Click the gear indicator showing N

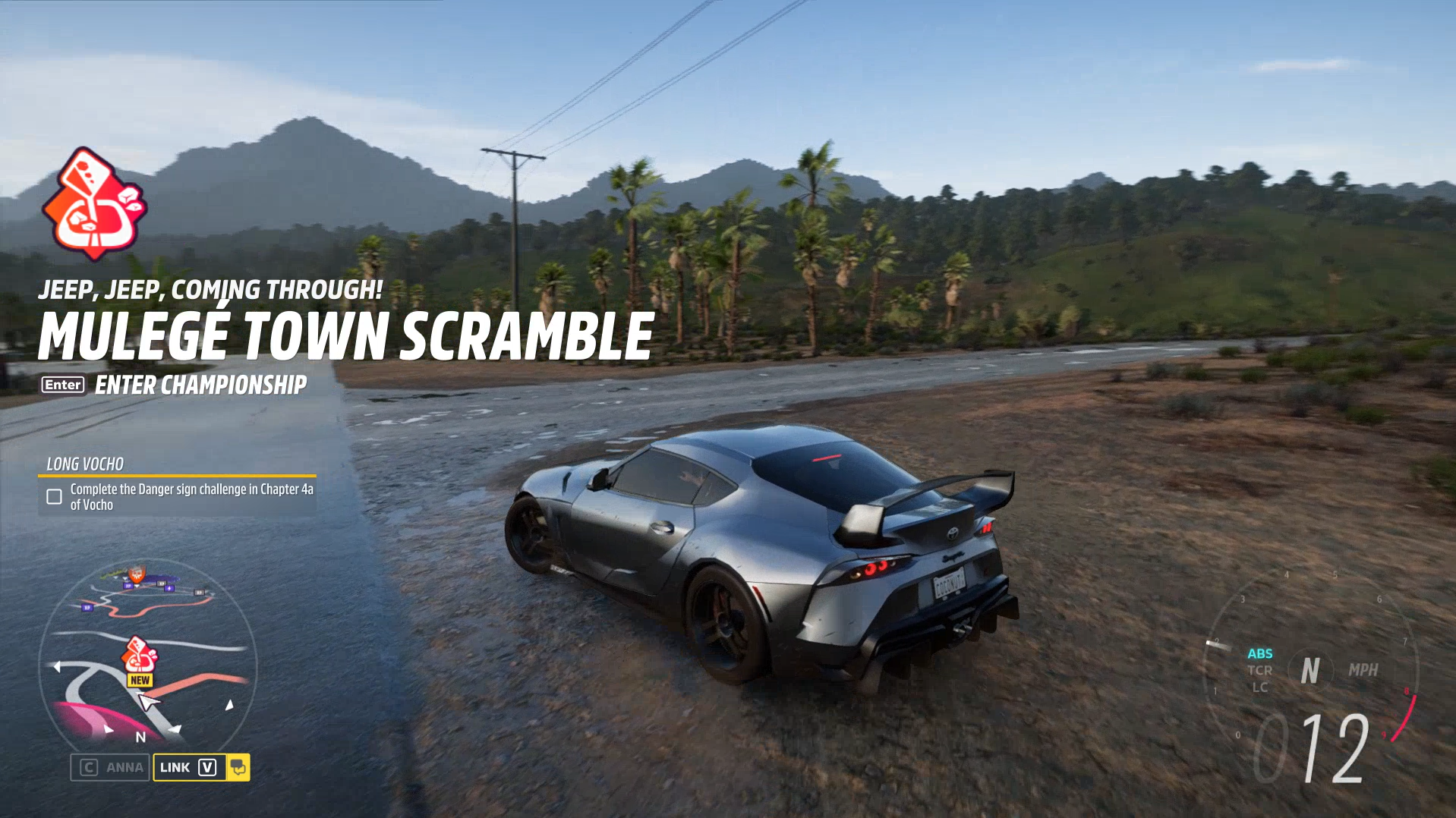1310,670
